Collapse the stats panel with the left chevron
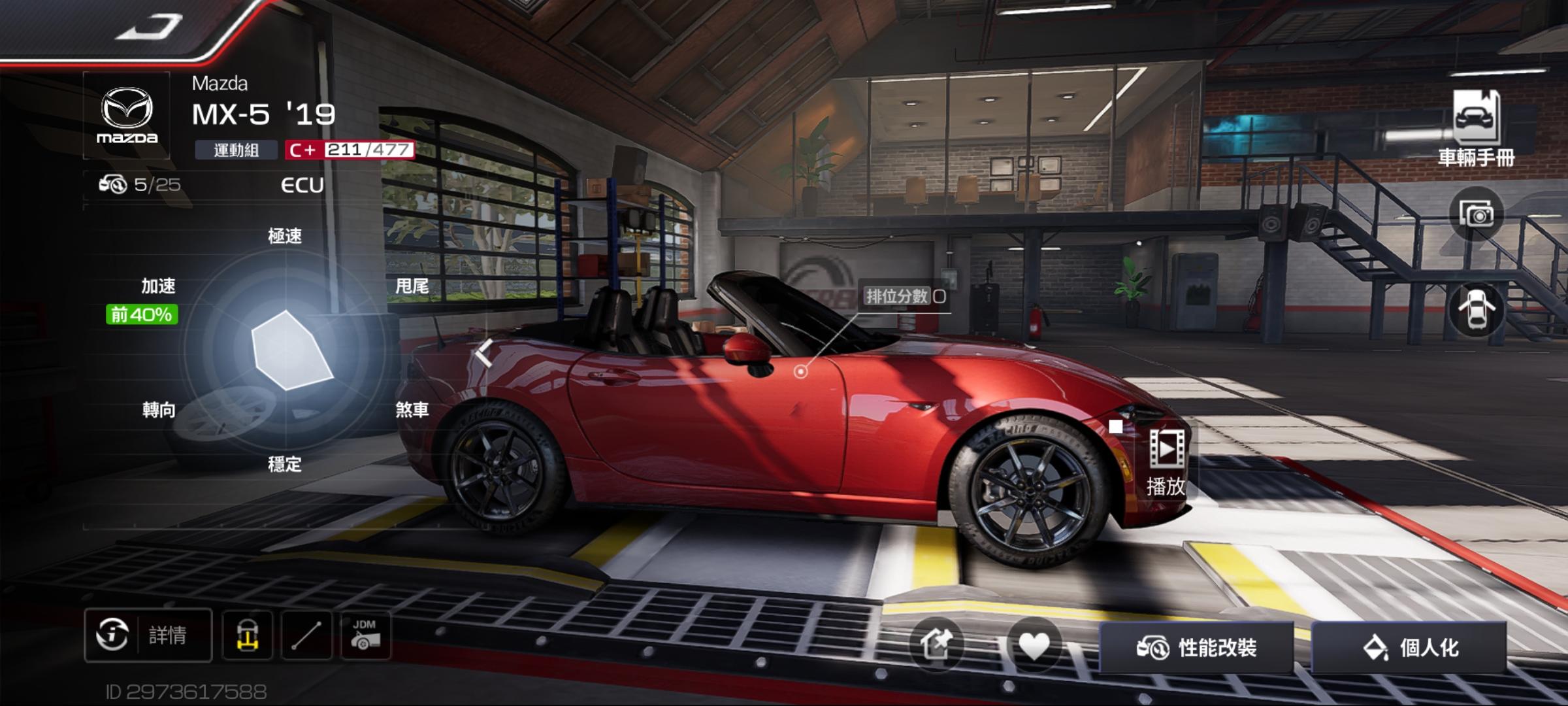This screenshot has width=1568, height=706. pyautogui.click(x=484, y=354)
